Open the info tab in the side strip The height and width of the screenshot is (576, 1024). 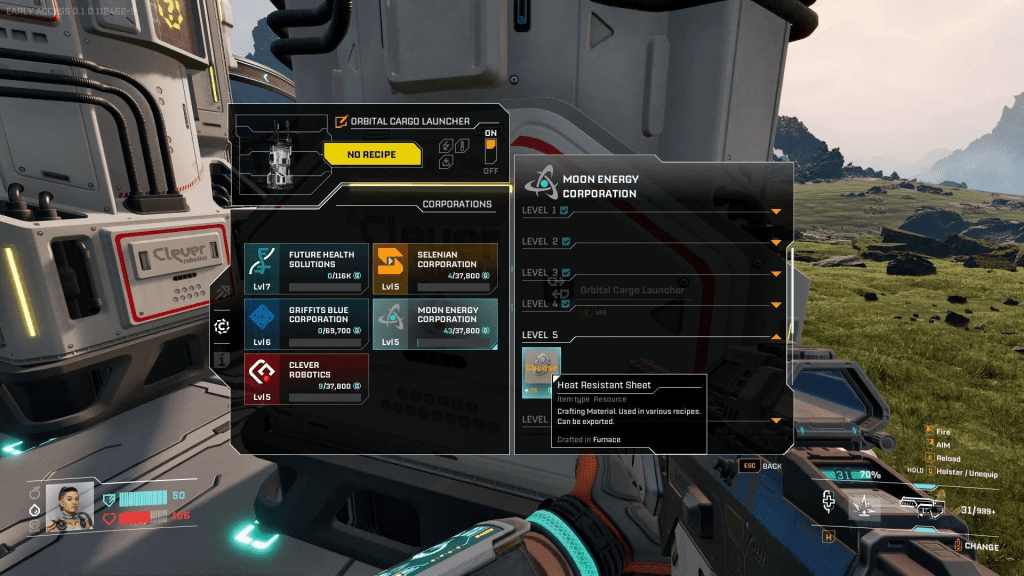pos(222,359)
